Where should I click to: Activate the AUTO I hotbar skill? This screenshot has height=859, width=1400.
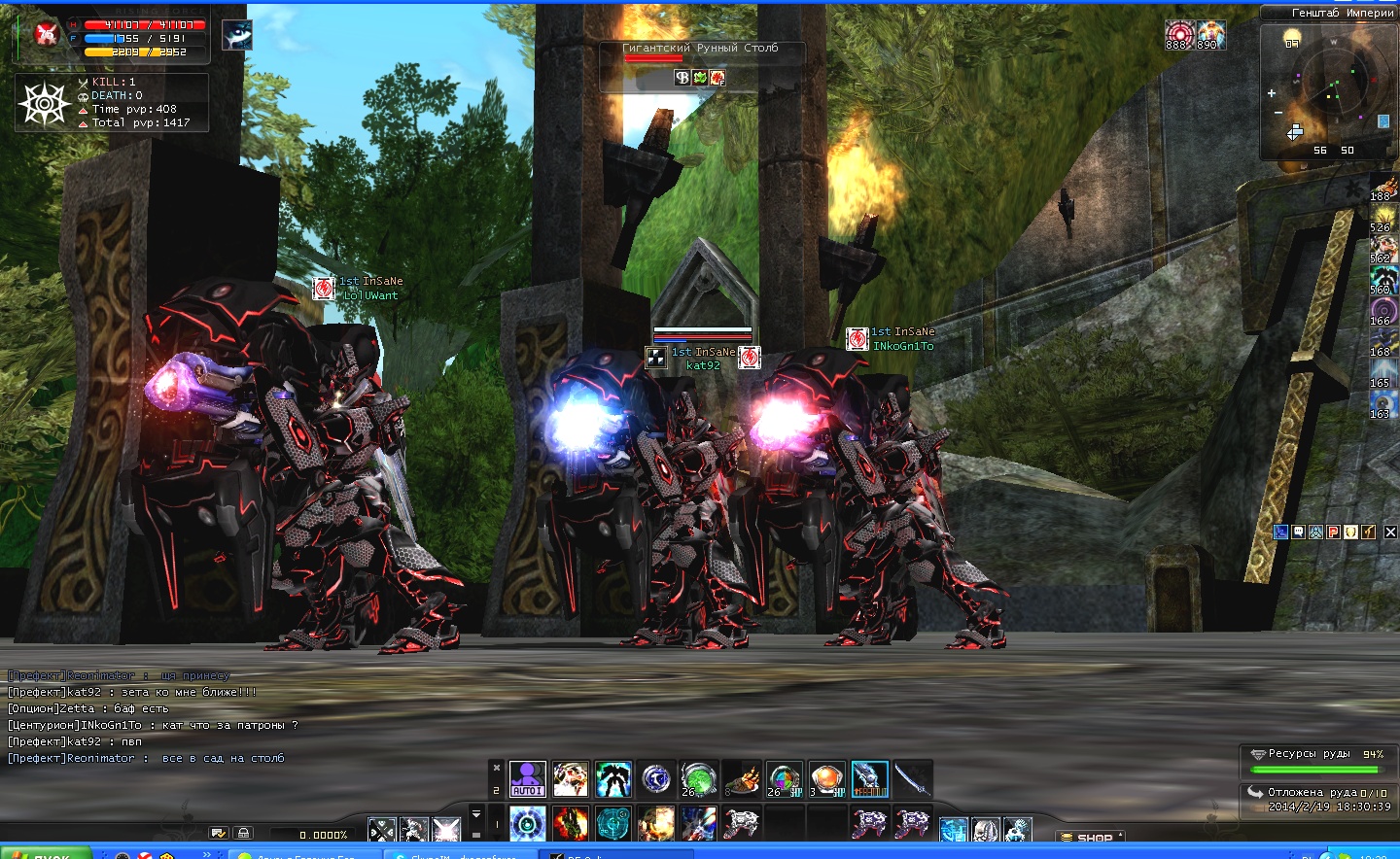528,778
